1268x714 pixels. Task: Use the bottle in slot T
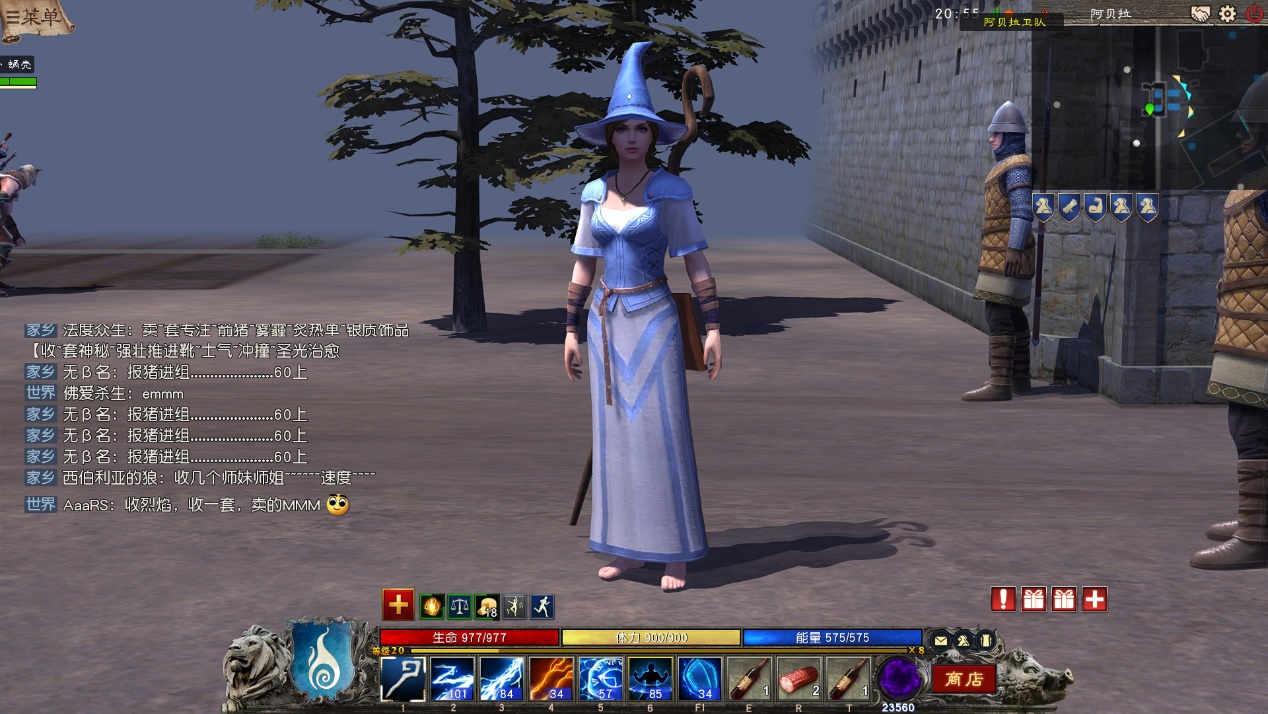(x=848, y=679)
